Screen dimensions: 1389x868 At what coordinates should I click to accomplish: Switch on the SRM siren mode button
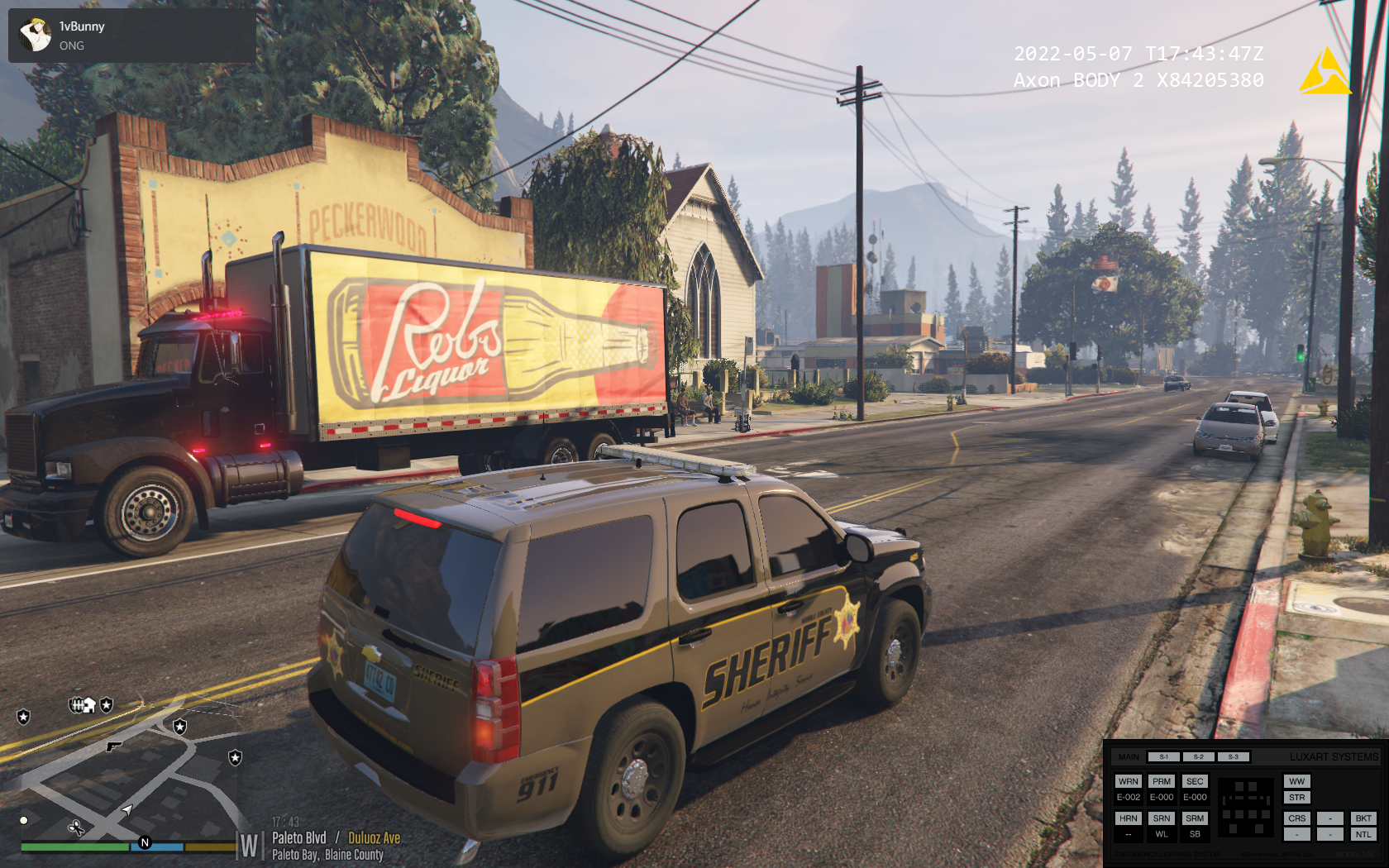click(x=1195, y=818)
